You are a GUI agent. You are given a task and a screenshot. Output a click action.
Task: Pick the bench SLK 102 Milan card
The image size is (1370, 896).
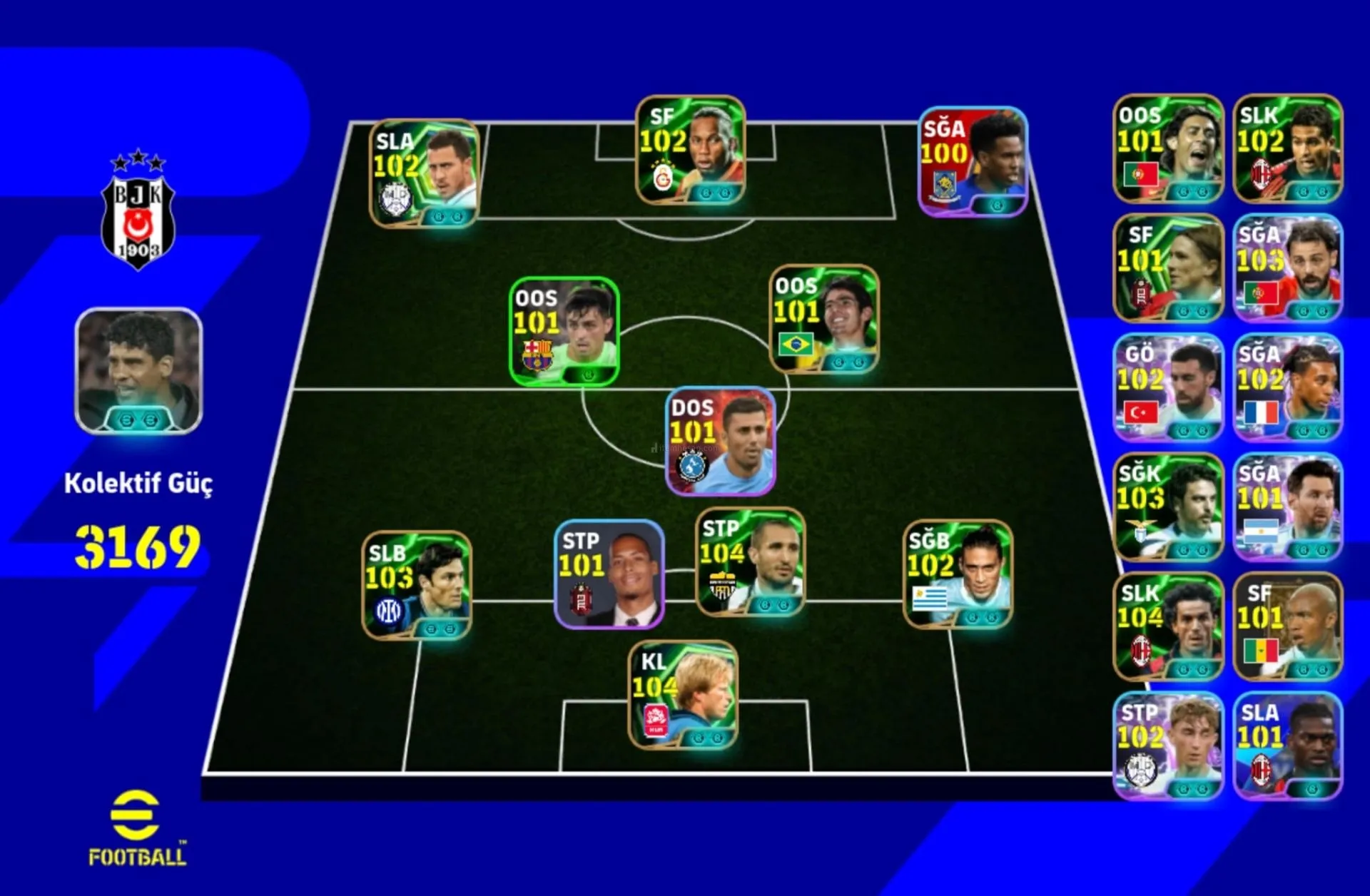point(1288,149)
